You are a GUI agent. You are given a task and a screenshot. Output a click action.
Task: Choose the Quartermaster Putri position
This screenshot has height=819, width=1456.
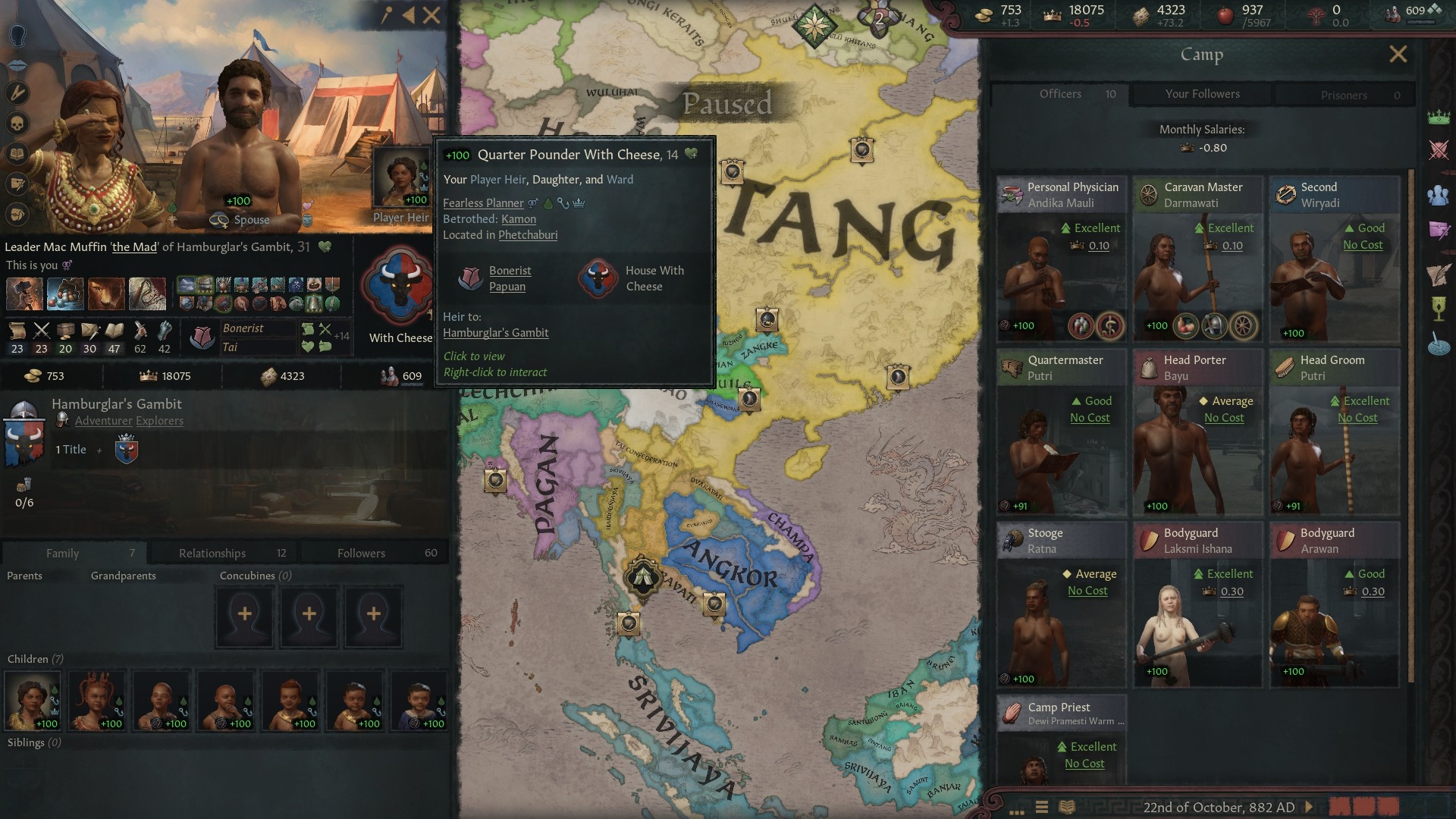pyautogui.click(x=1061, y=431)
